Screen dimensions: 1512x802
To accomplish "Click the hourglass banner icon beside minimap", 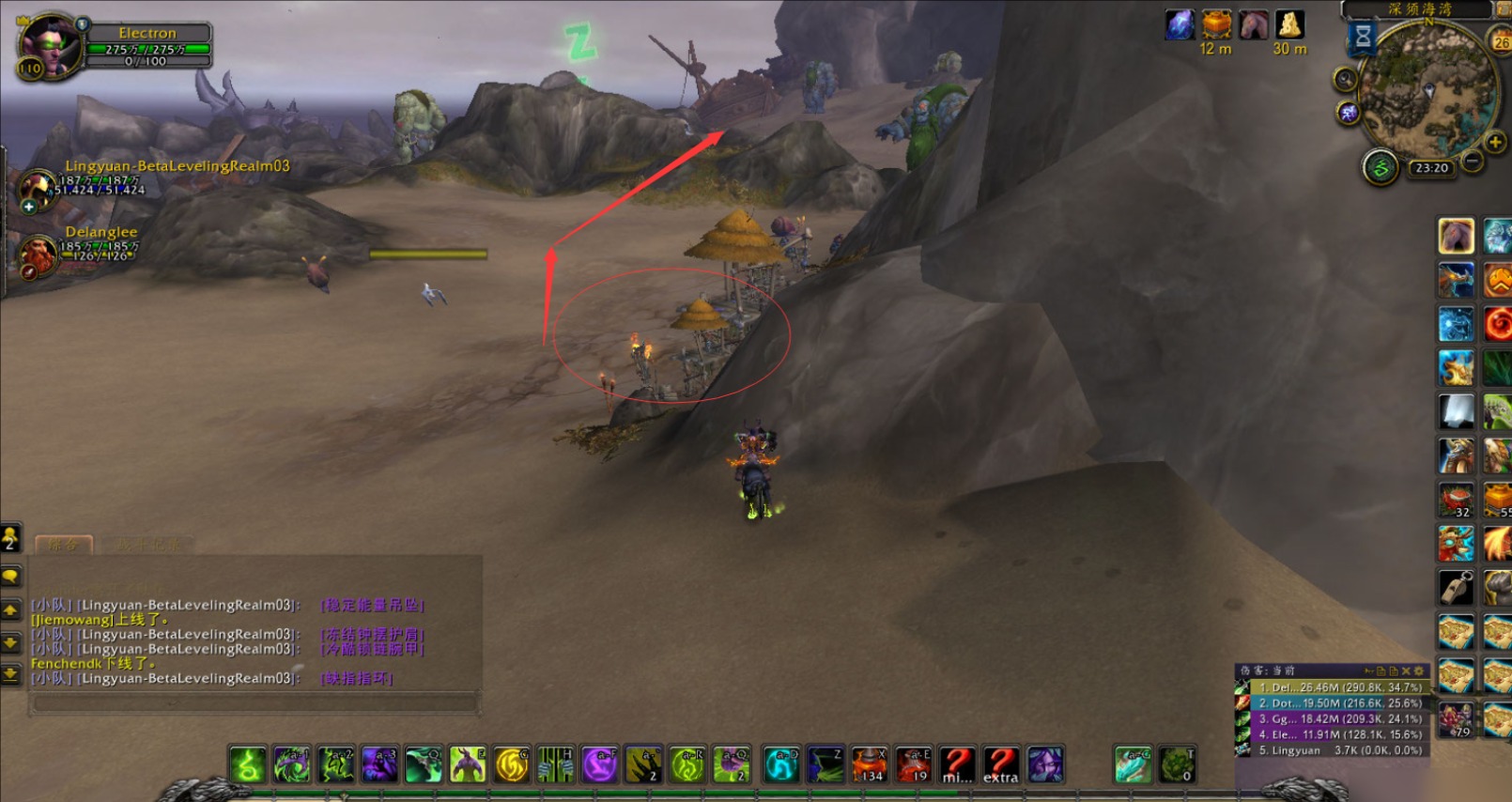I will [1363, 38].
